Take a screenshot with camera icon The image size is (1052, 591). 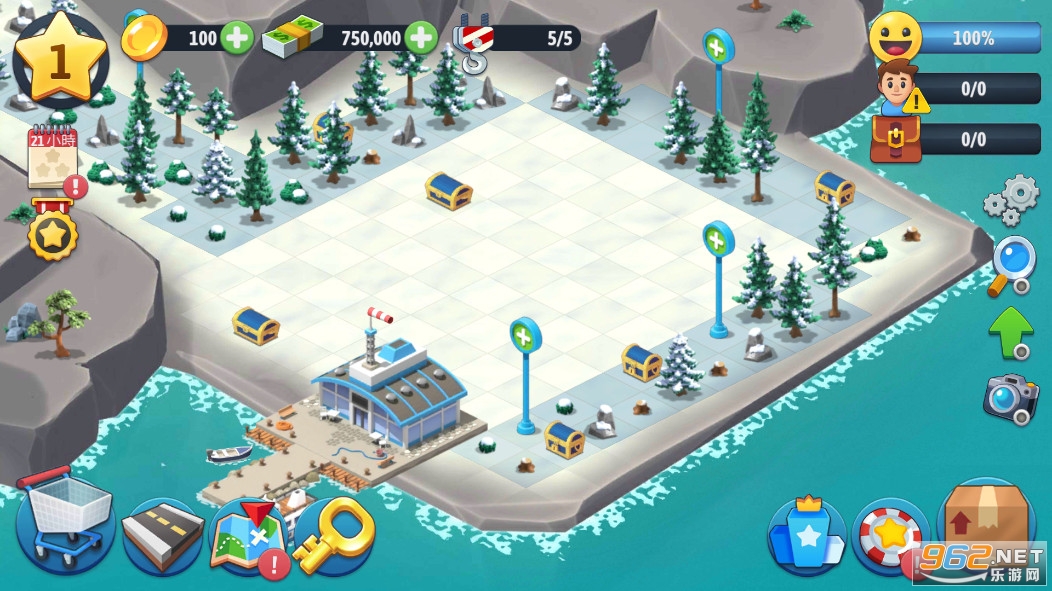coord(1010,397)
